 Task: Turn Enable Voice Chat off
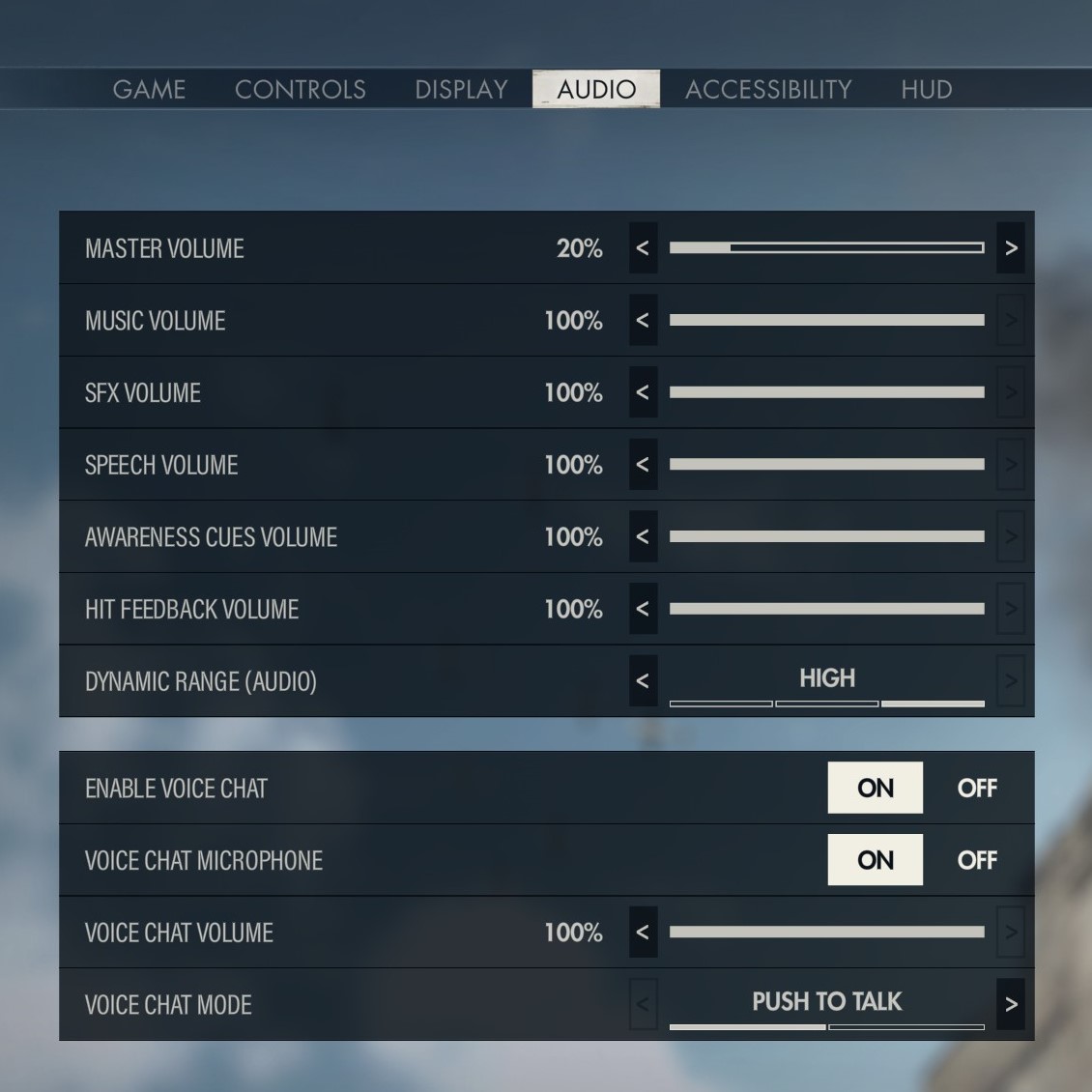click(x=976, y=789)
